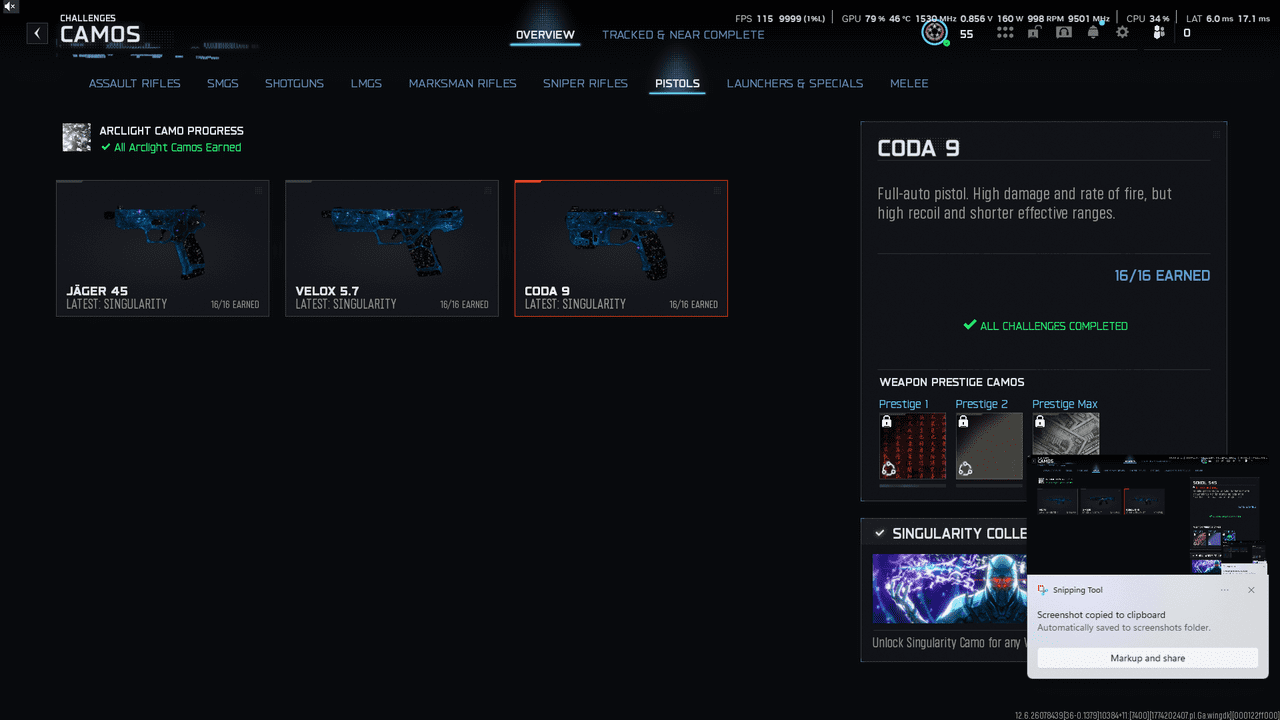
Task: Click the headset recording icon
Action: click(x=1064, y=32)
